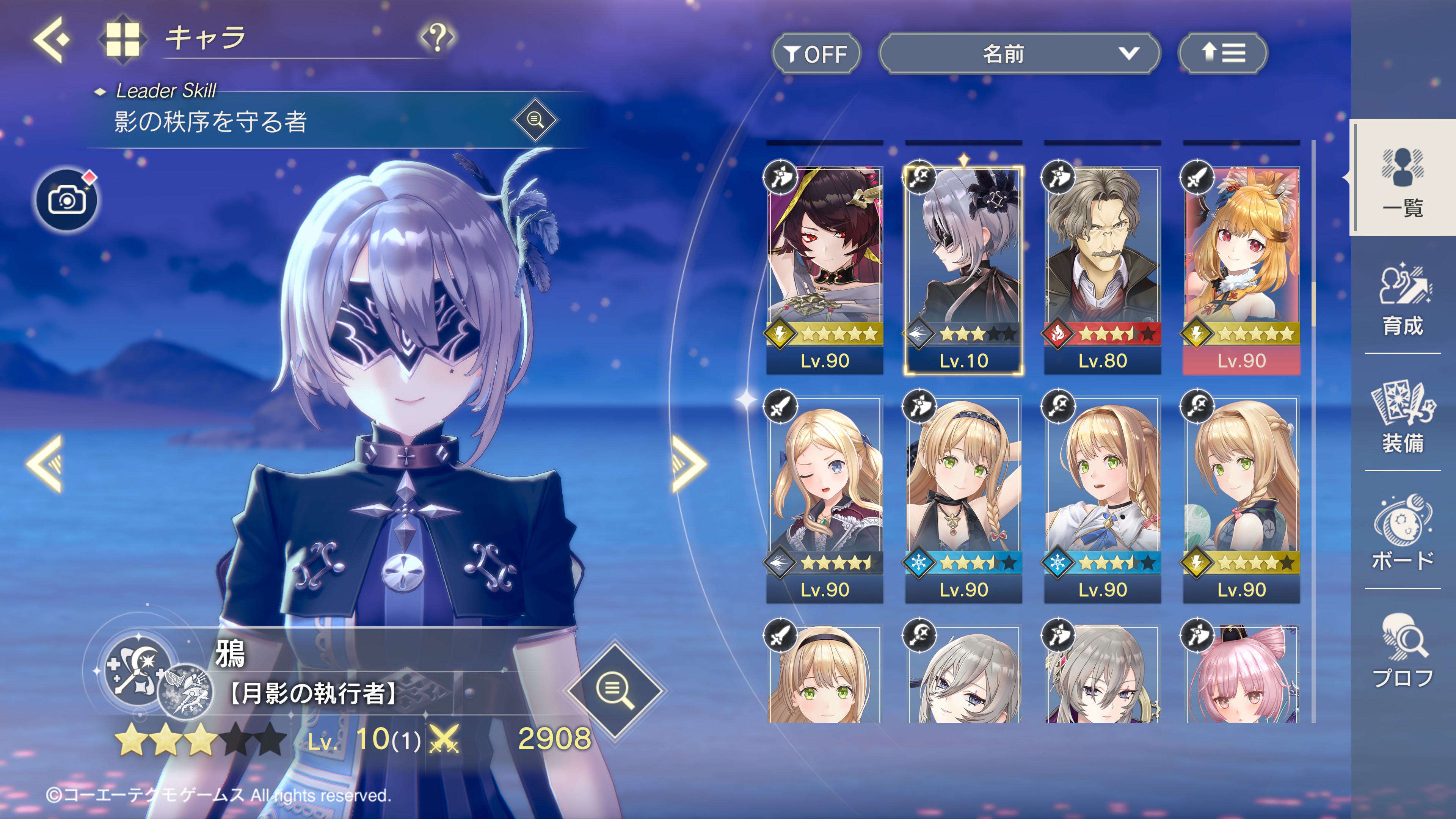Open the help question mark
This screenshot has height=819, width=1456.
[x=437, y=37]
